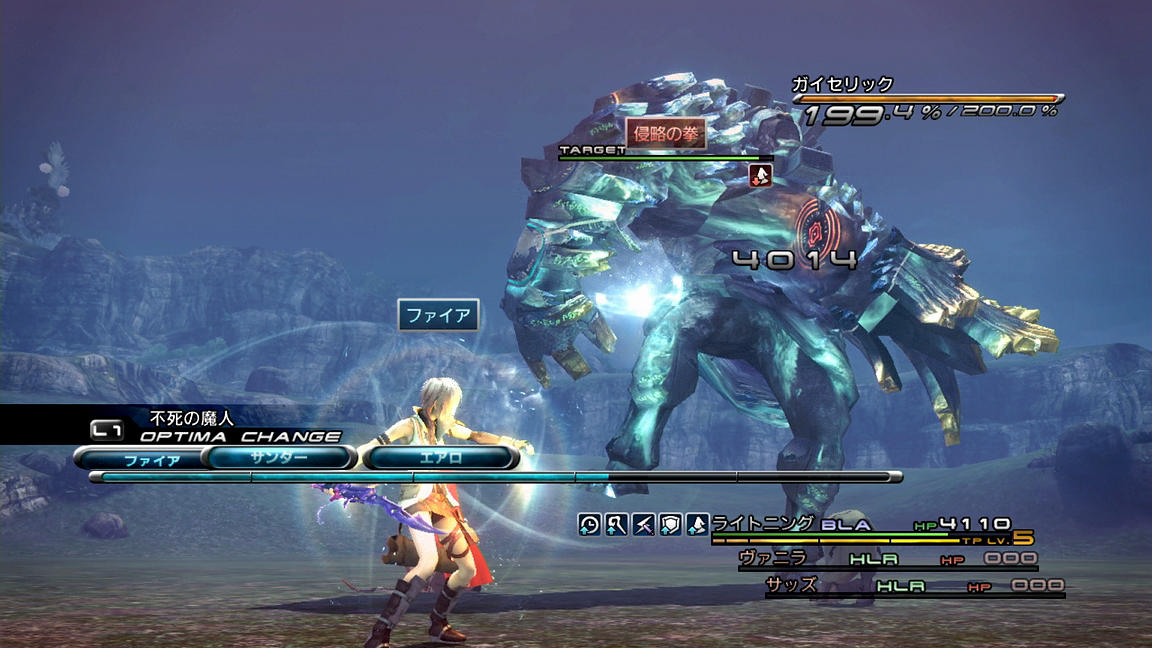
Task: Click the shield buff status icon
Action: pyautogui.click(x=670, y=524)
